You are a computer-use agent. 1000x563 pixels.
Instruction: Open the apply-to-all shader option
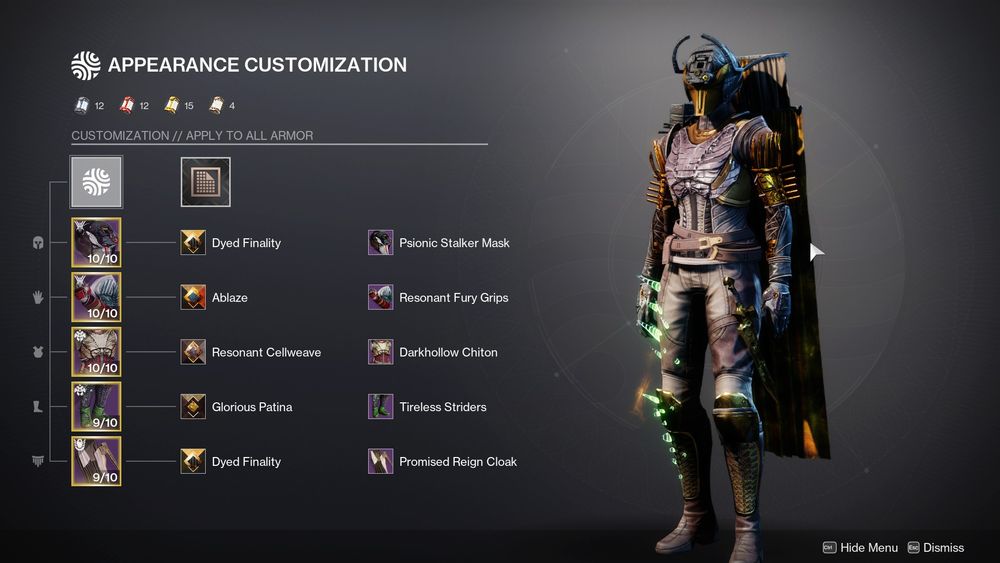point(205,181)
